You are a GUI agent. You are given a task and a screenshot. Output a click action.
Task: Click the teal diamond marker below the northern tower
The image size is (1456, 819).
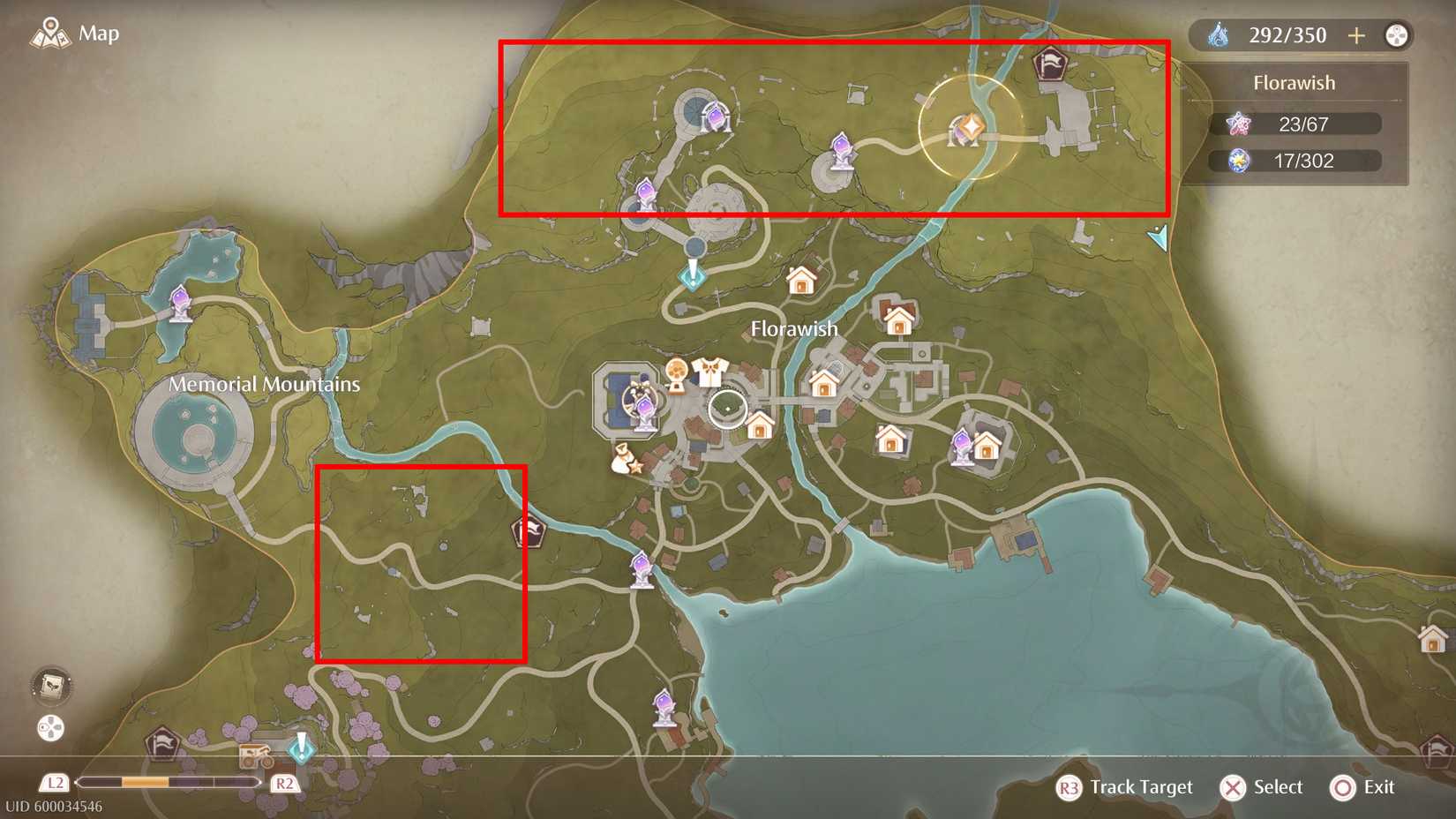693,278
